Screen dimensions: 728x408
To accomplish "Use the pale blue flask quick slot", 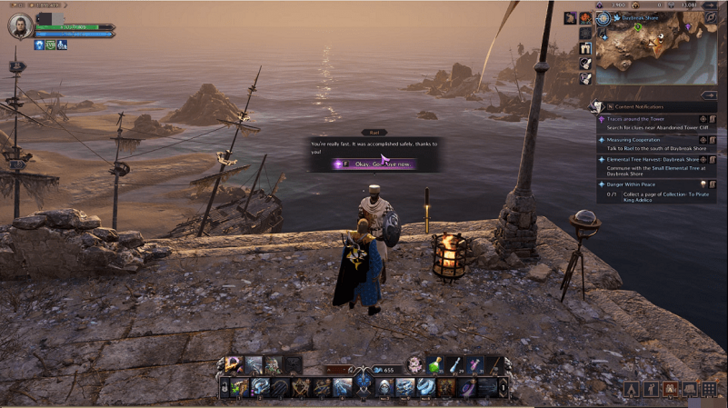I will 454,366.
